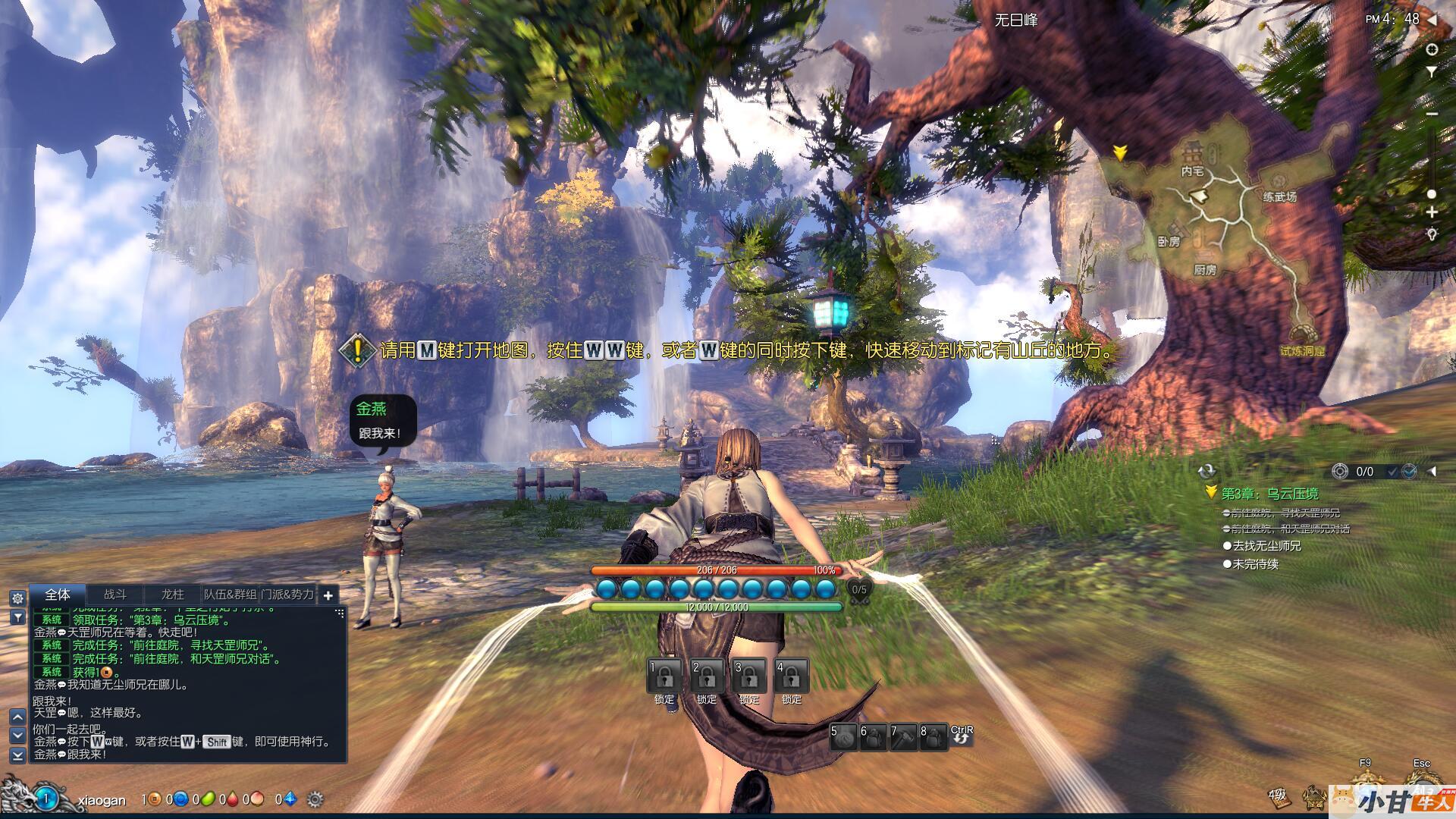The image size is (1456, 819).
Task: Open chat settings gear beside chat tabs
Action: (17, 598)
